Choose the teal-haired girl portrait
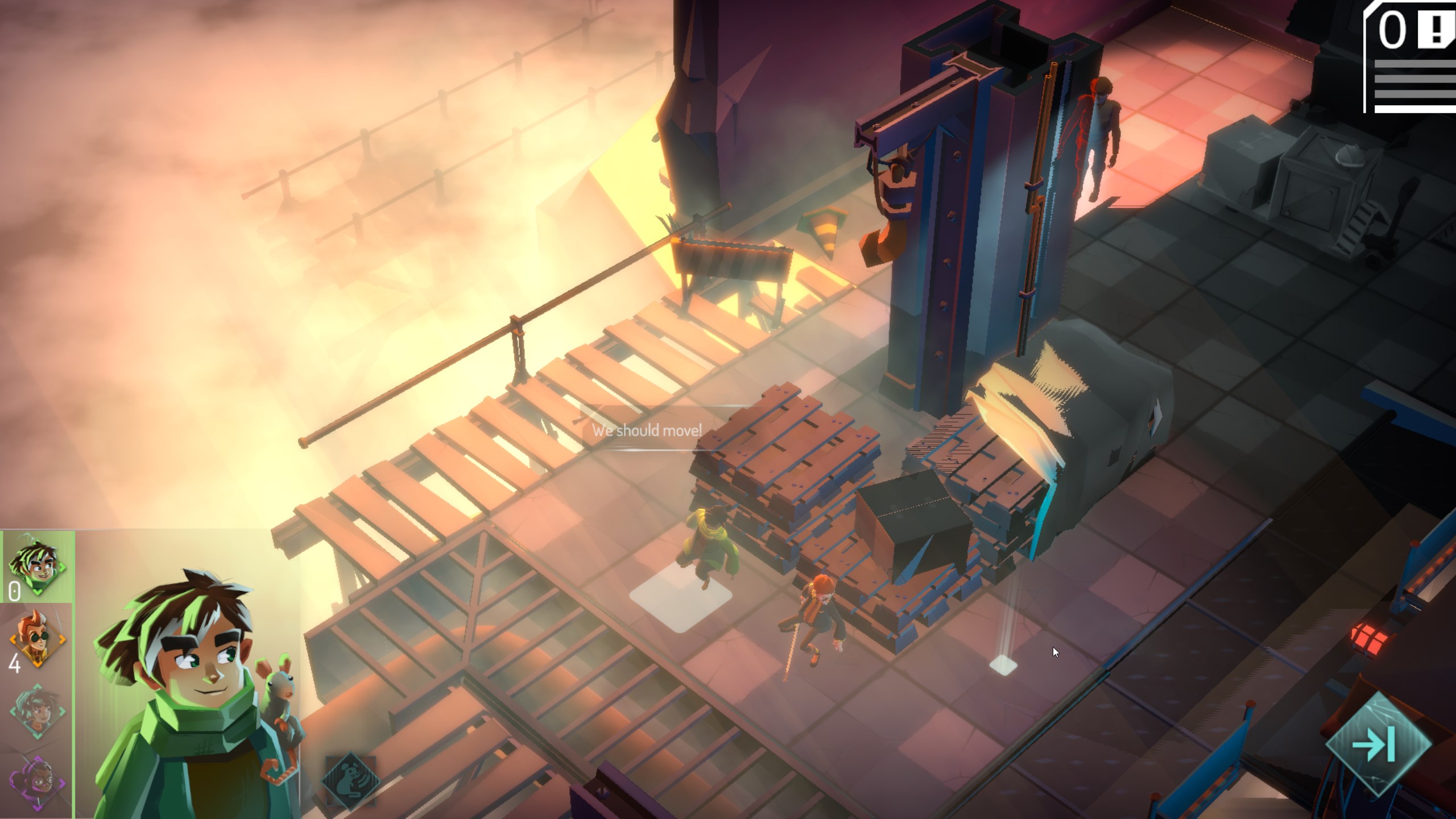This screenshot has width=1456, height=819. [38, 711]
